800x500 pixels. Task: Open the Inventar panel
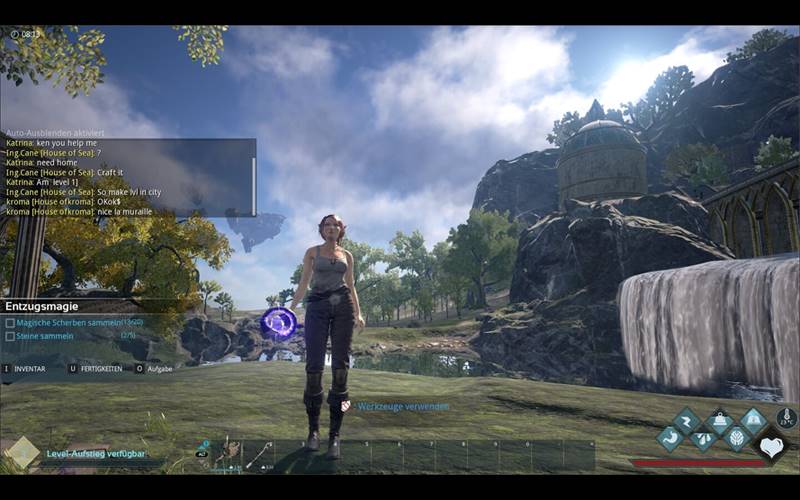click(25, 368)
